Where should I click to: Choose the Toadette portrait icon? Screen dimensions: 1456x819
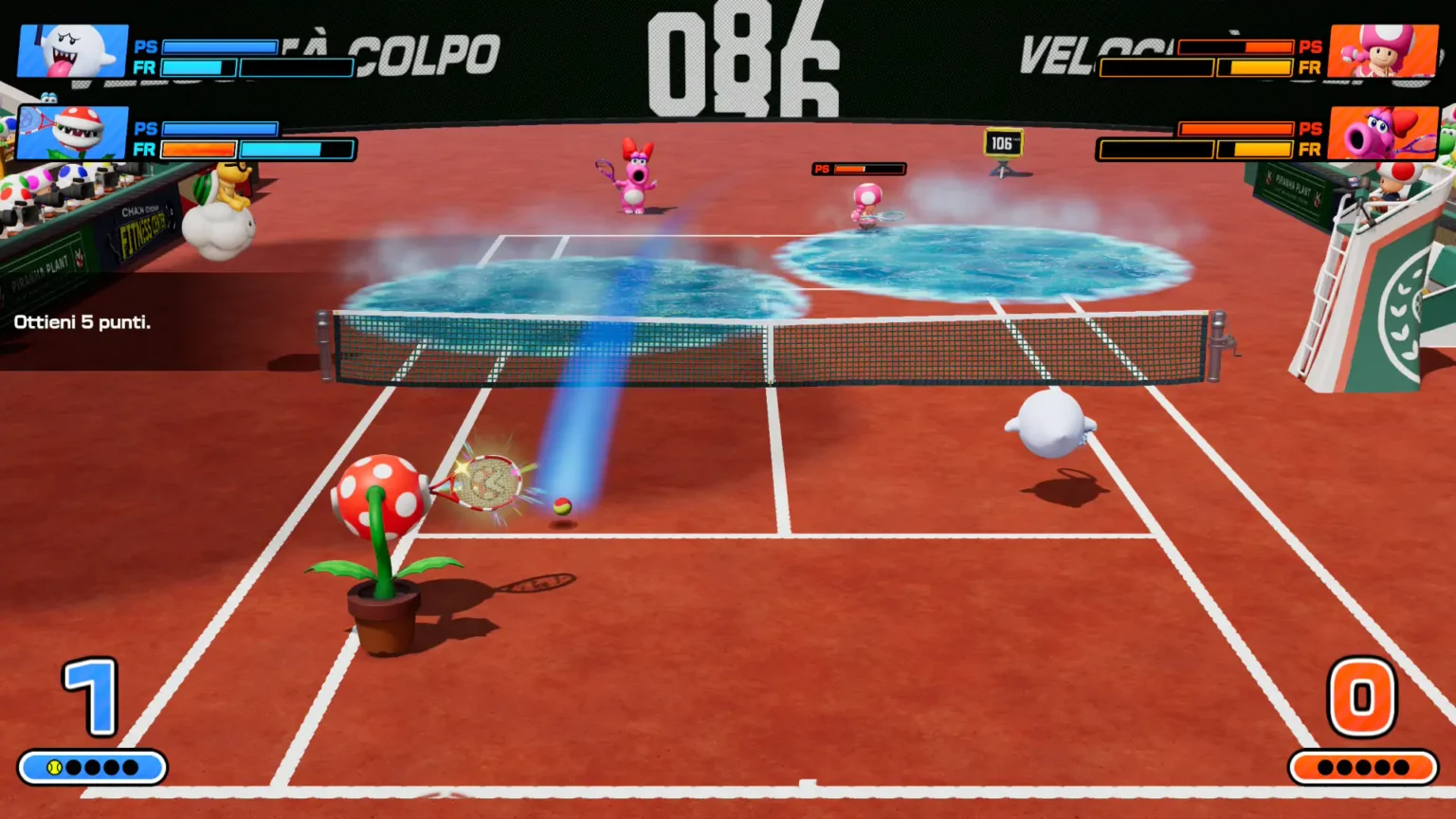(x=1382, y=51)
